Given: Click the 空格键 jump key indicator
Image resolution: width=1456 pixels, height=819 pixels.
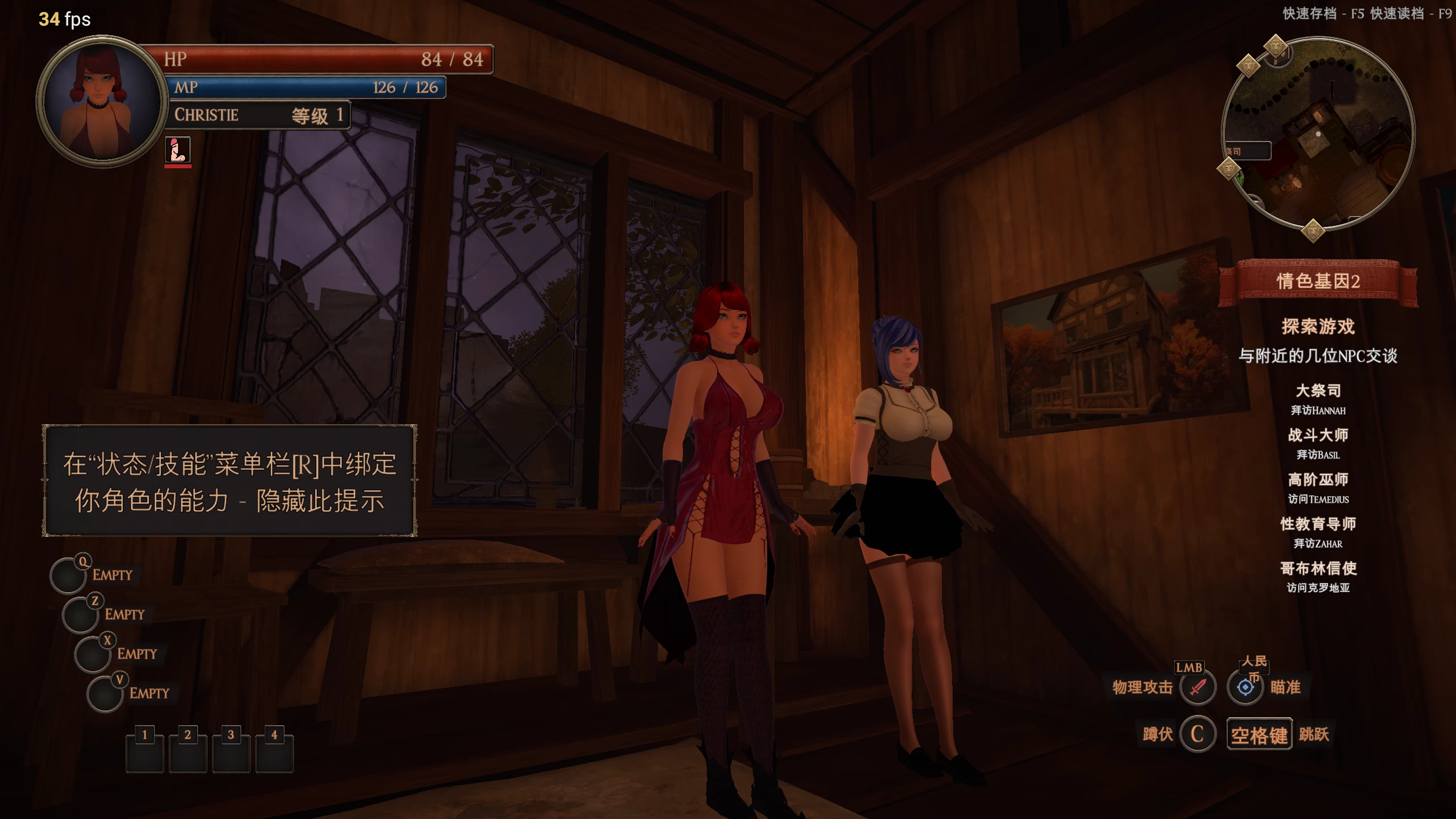Looking at the screenshot, I should click(x=1259, y=734).
